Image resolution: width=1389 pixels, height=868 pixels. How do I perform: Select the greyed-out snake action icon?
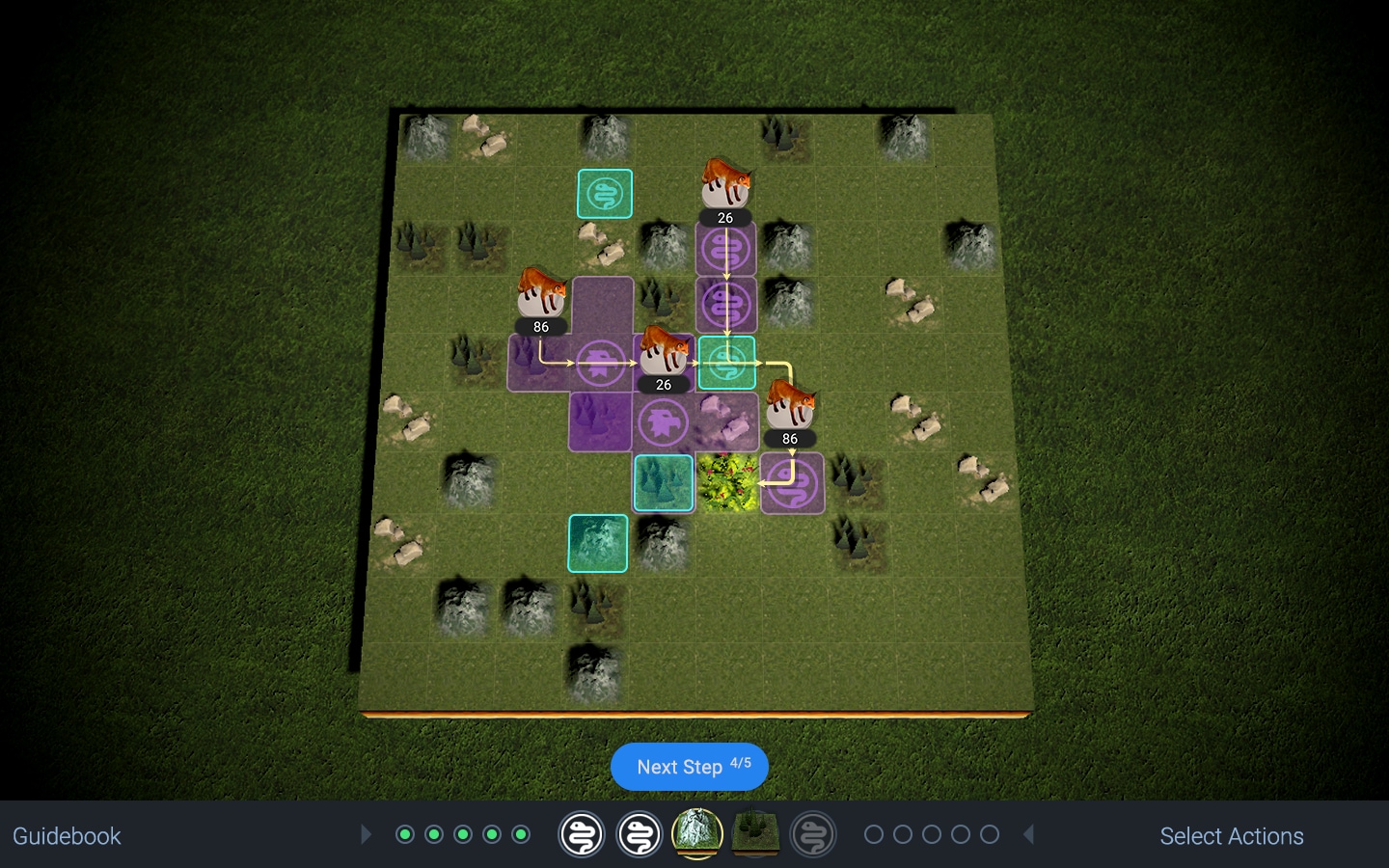tap(813, 834)
